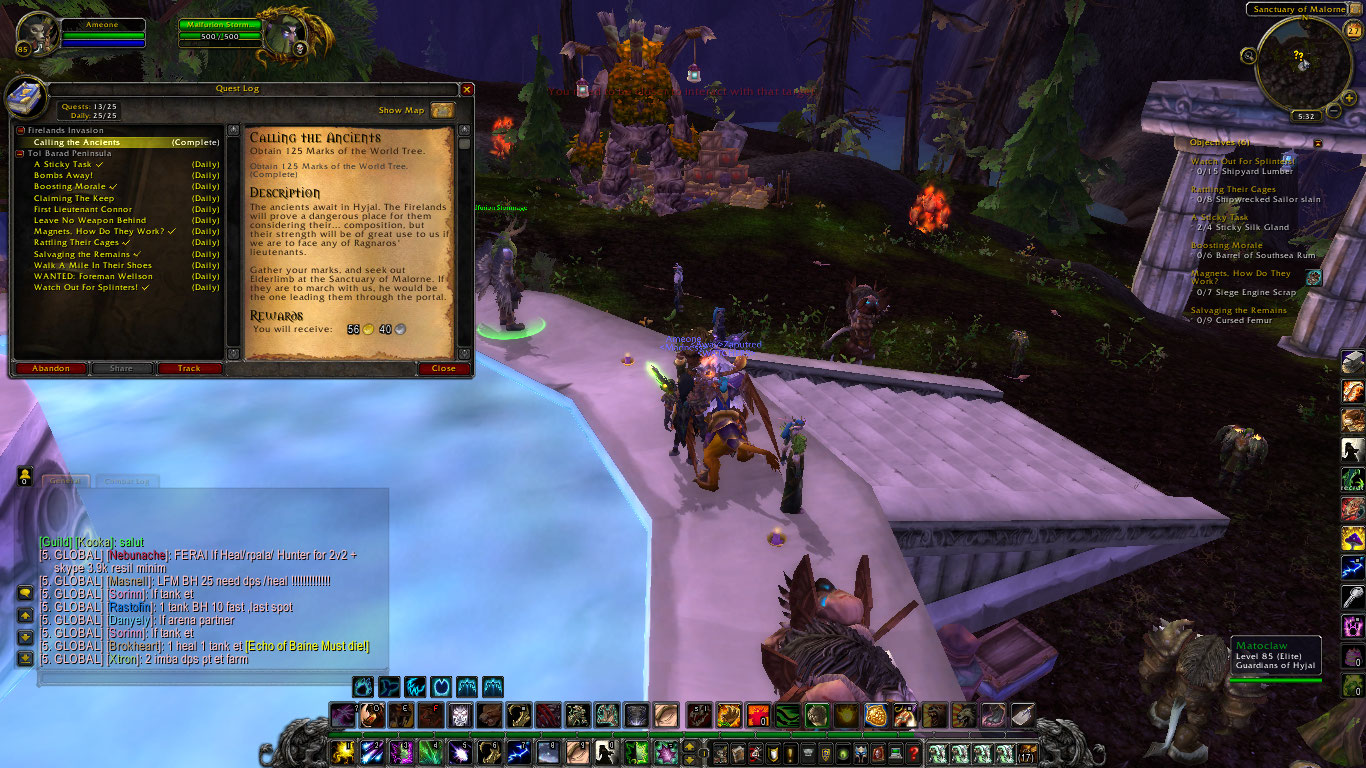Switch to the General chat tab
Screen dimensions: 1366x768
[64, 481]
